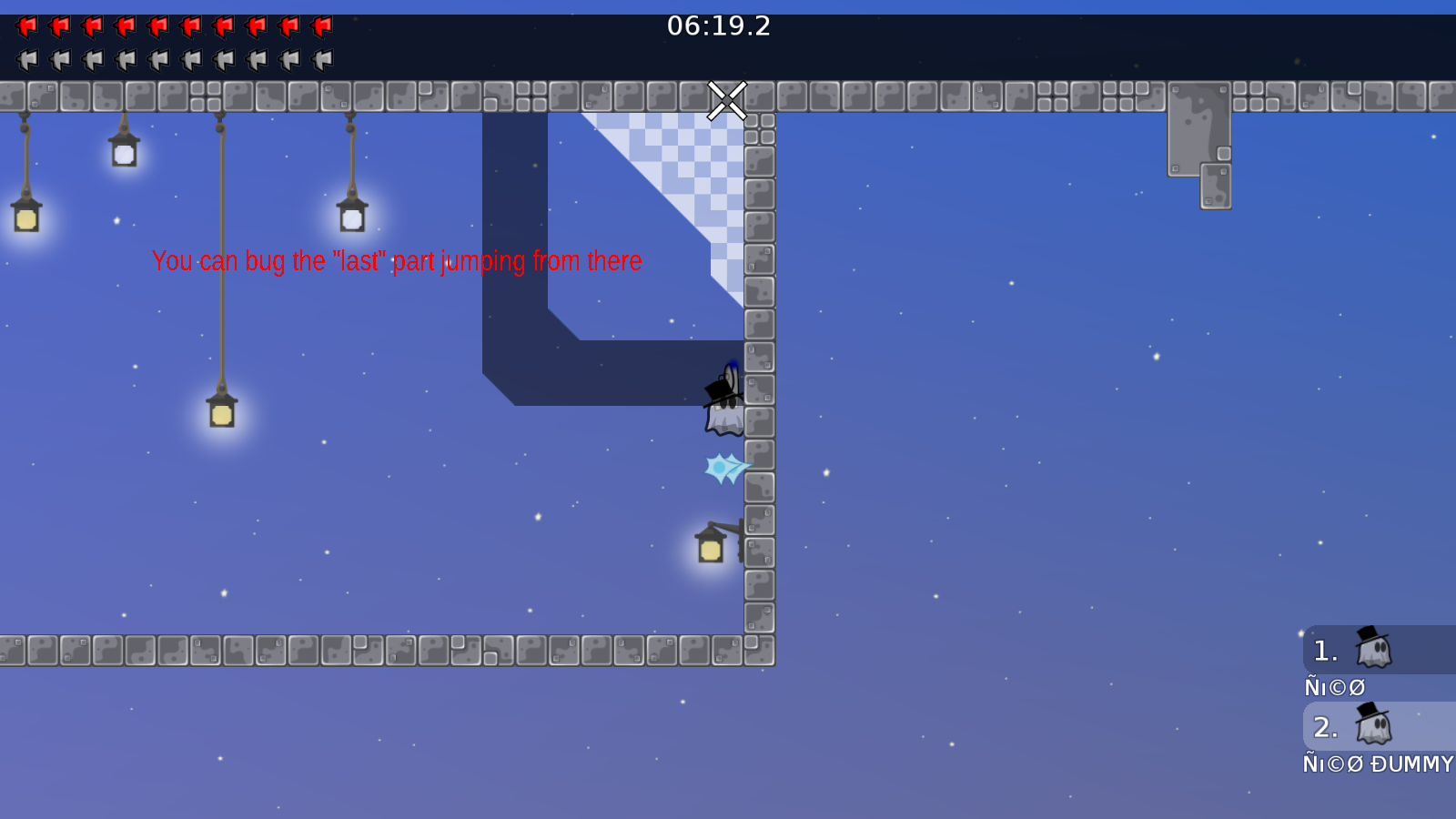1456x819 pixels.
Task: Click the first gray flag icon below the red flags
Action: click(x=27, y=60)
